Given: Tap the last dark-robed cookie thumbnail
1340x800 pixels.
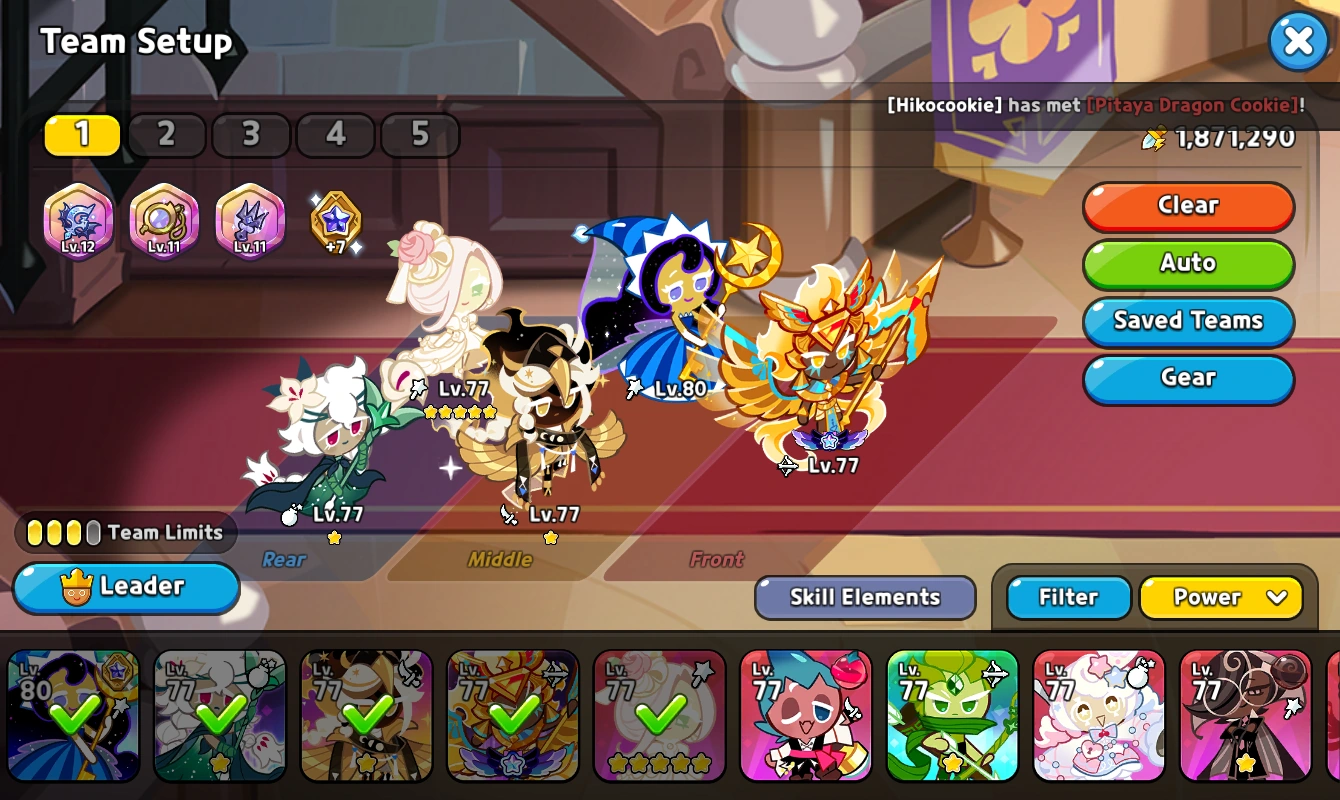Looking at the screenshot, I should 1245,716.
